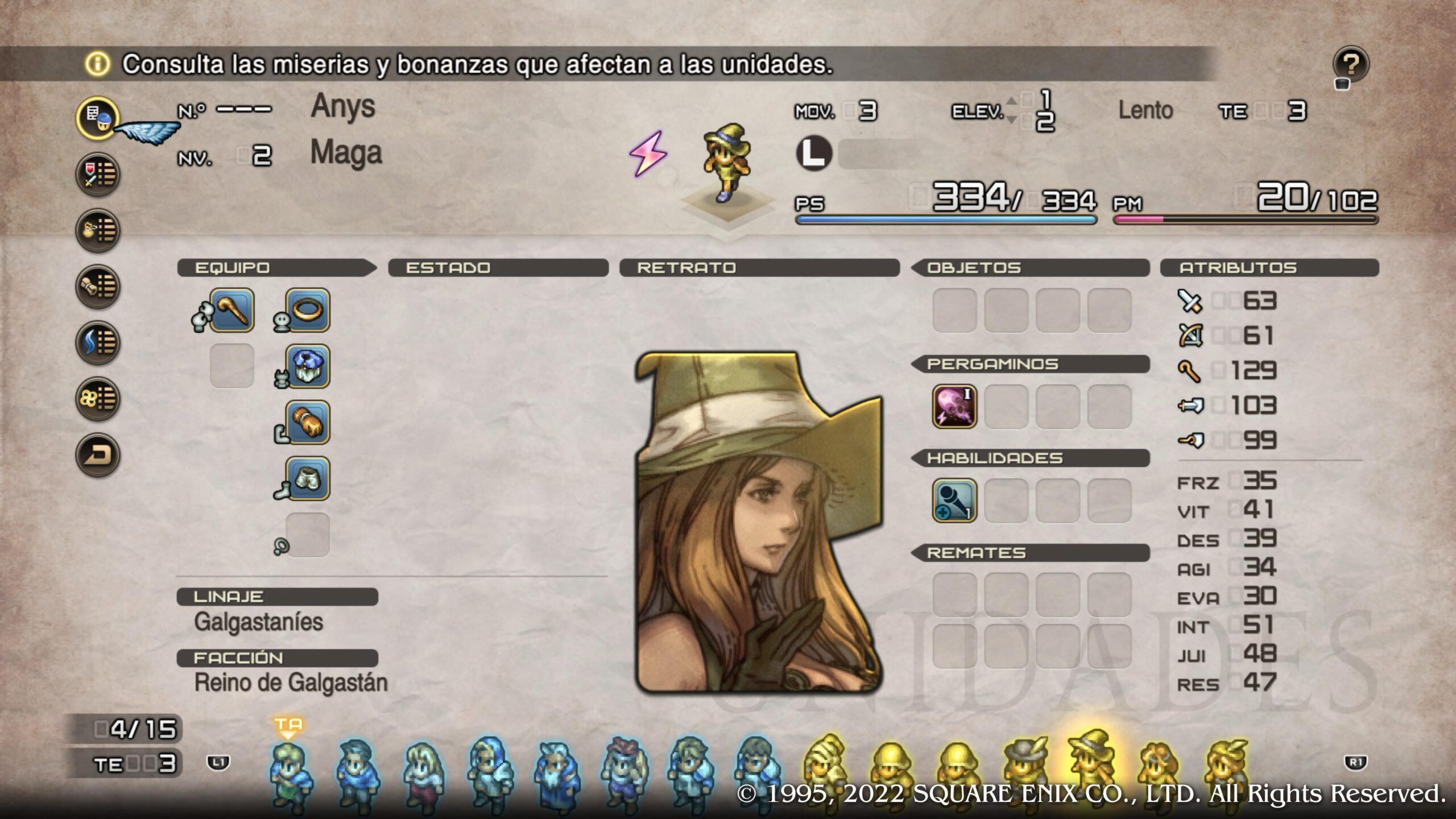The image size is (1456, 819).
Task: Select the blue hat armor slot
Action: pos(308,366)
